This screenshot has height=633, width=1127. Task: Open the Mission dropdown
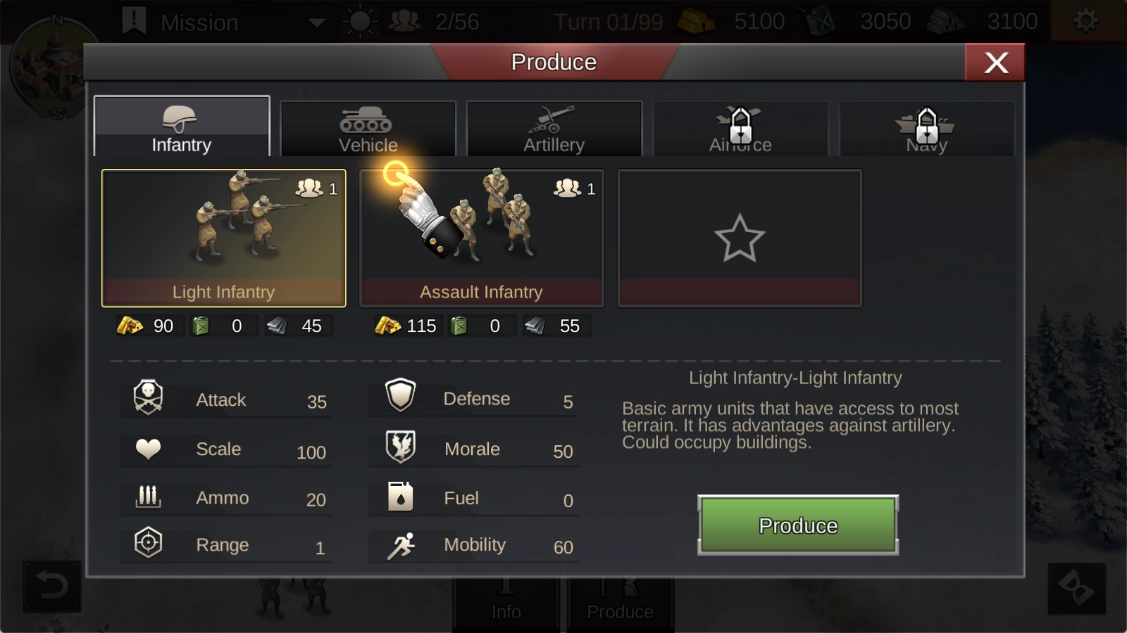(316, 22)
